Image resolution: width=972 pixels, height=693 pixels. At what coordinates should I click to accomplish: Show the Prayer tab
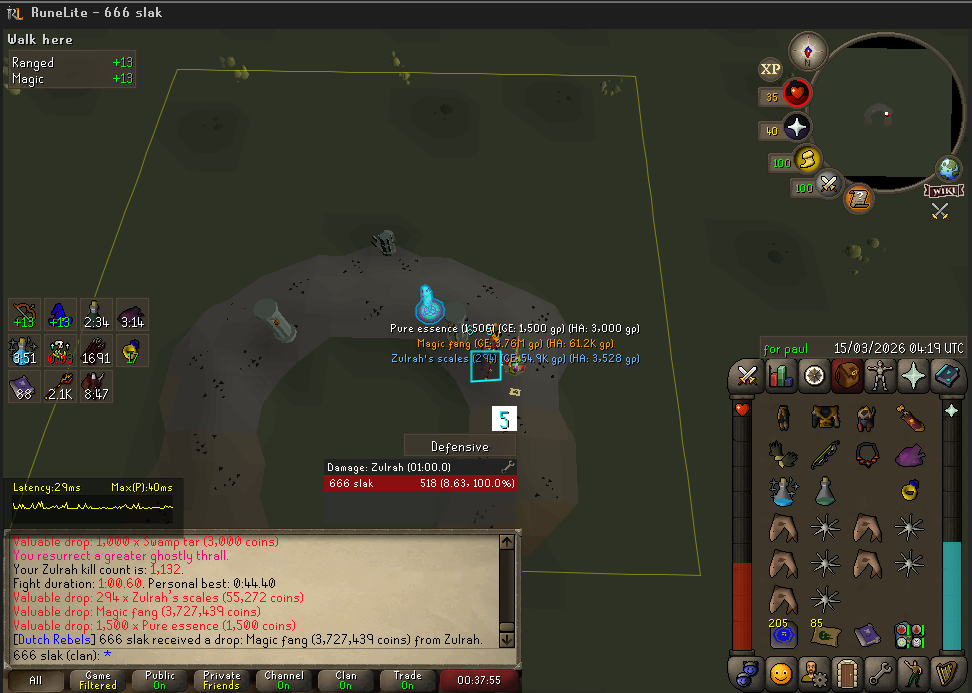pos(912,376)
